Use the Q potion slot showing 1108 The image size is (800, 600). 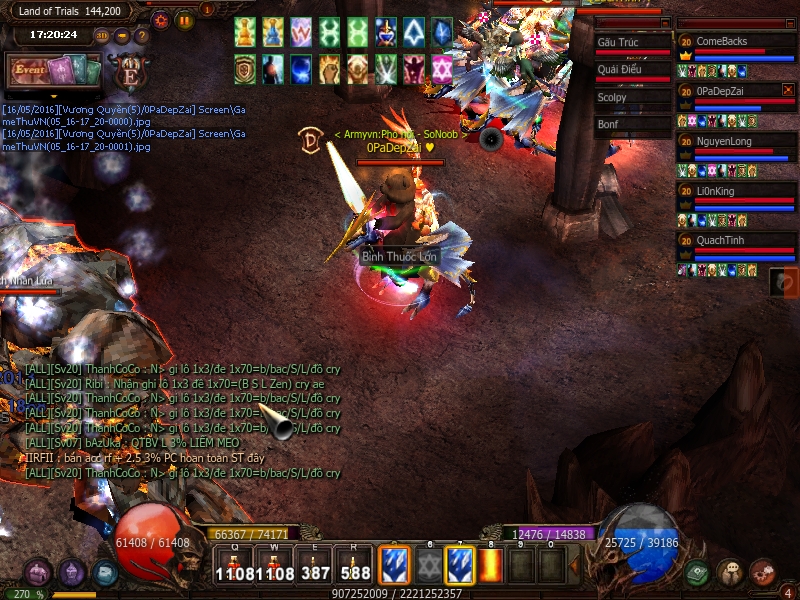(x=232, y=565)
